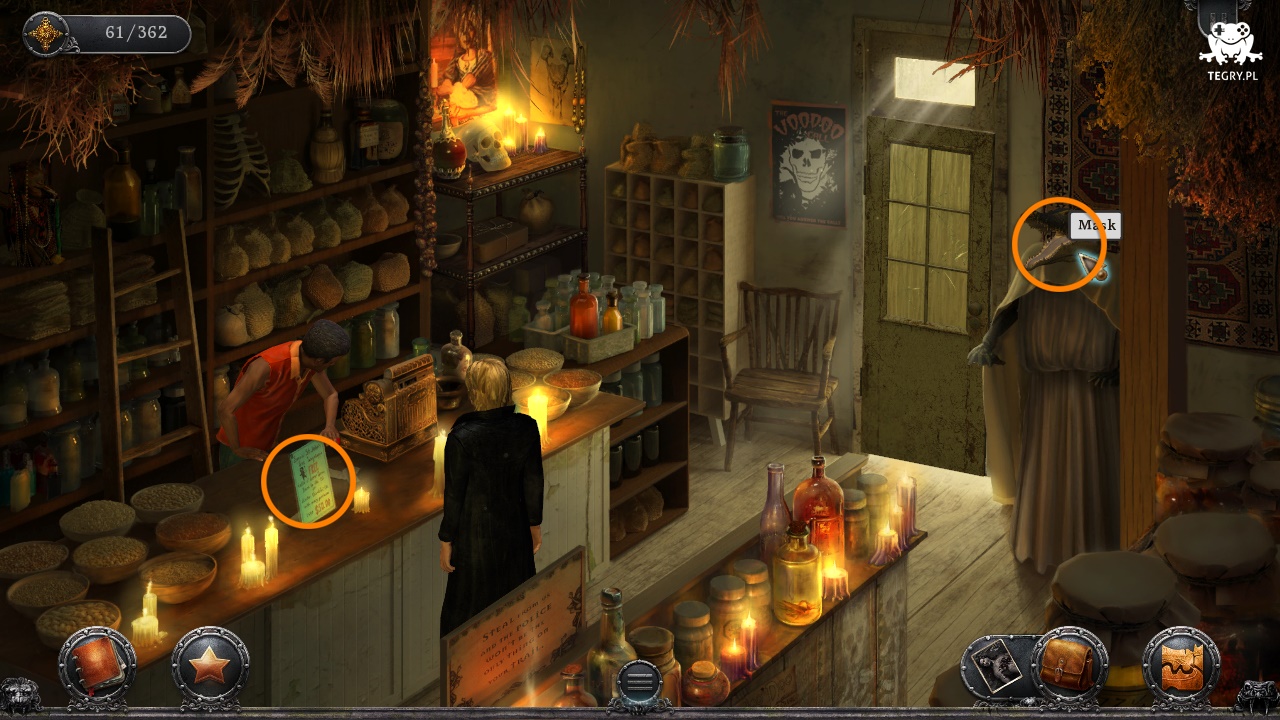Inspect the circled green sign on the counter
The image size is (1280, 720).
309,482
